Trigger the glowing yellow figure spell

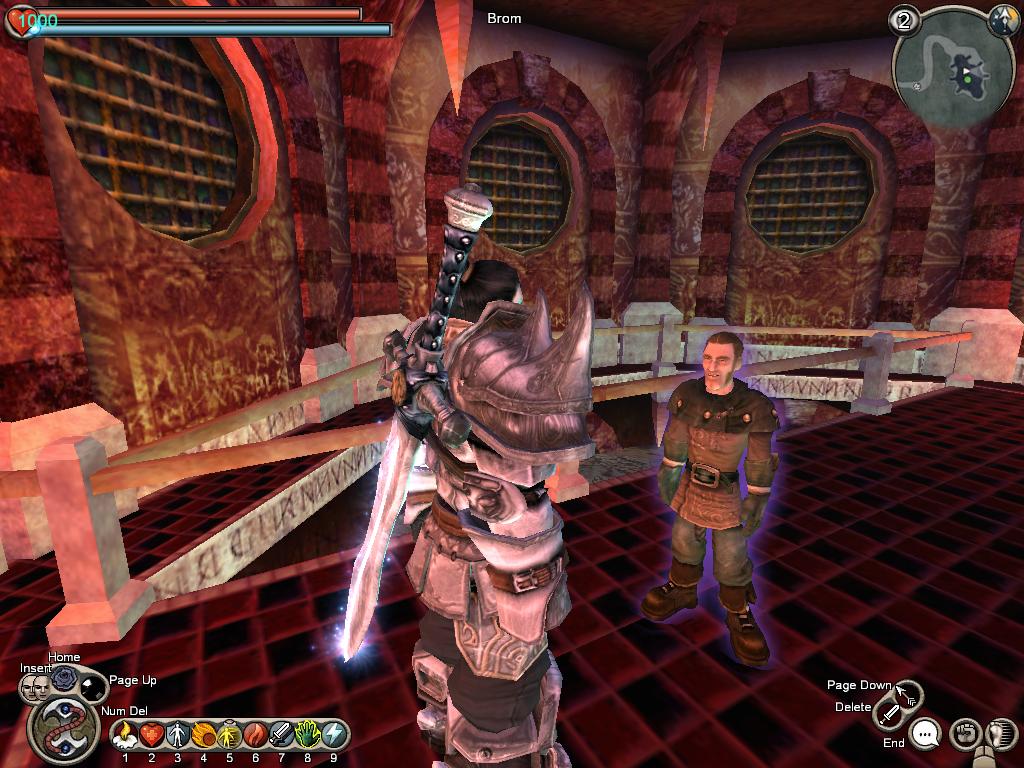(229, 735)
